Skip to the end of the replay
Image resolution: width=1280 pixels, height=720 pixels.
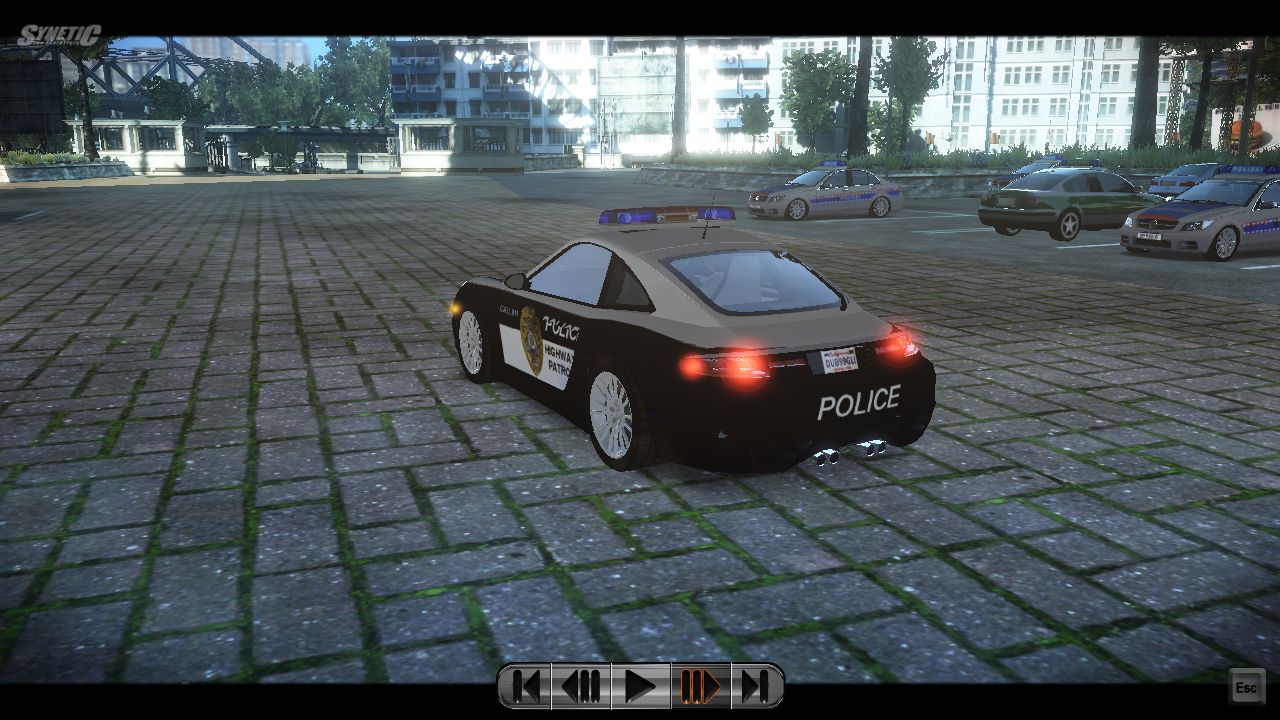756,687
